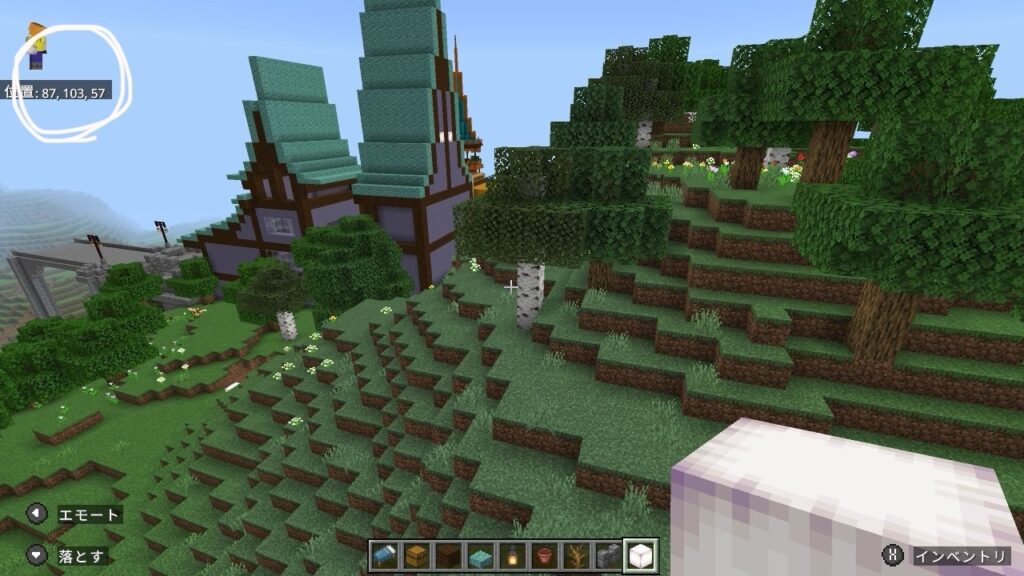Pick the gray stone wall slot
The height and width of the screenshot is (576, 1024).
coord(606,556)
